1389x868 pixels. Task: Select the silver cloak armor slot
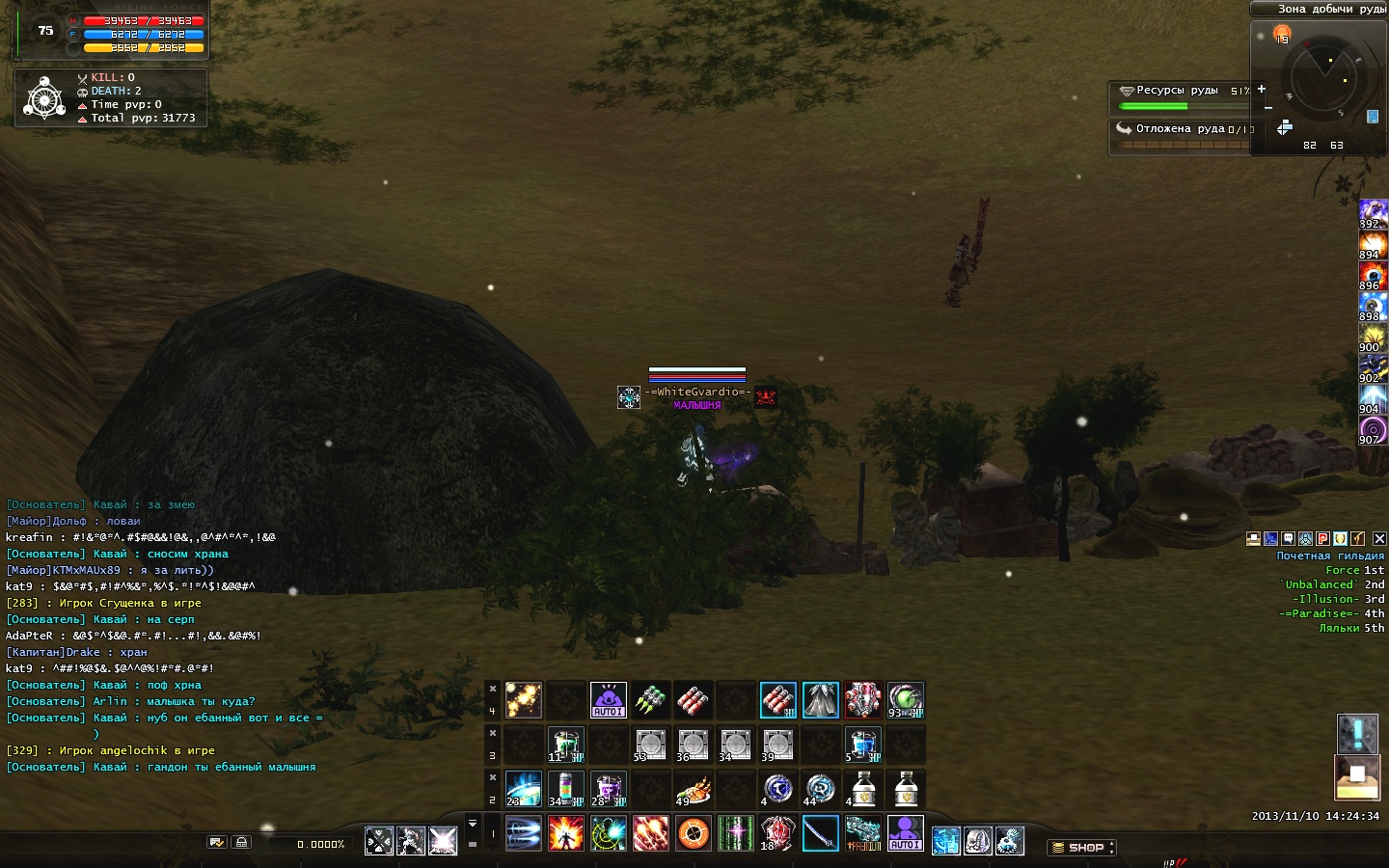(820, 700)
